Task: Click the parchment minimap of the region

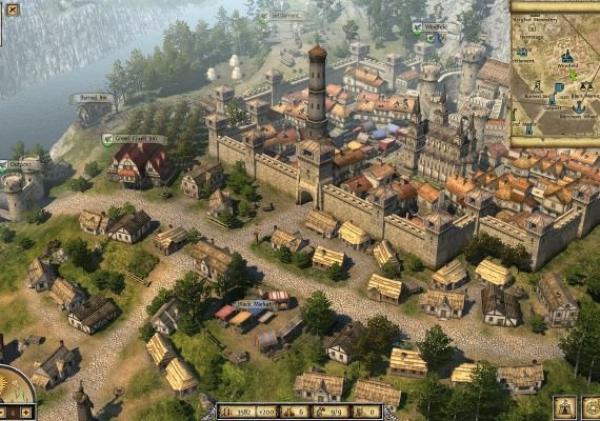Action: coord(555,72)
